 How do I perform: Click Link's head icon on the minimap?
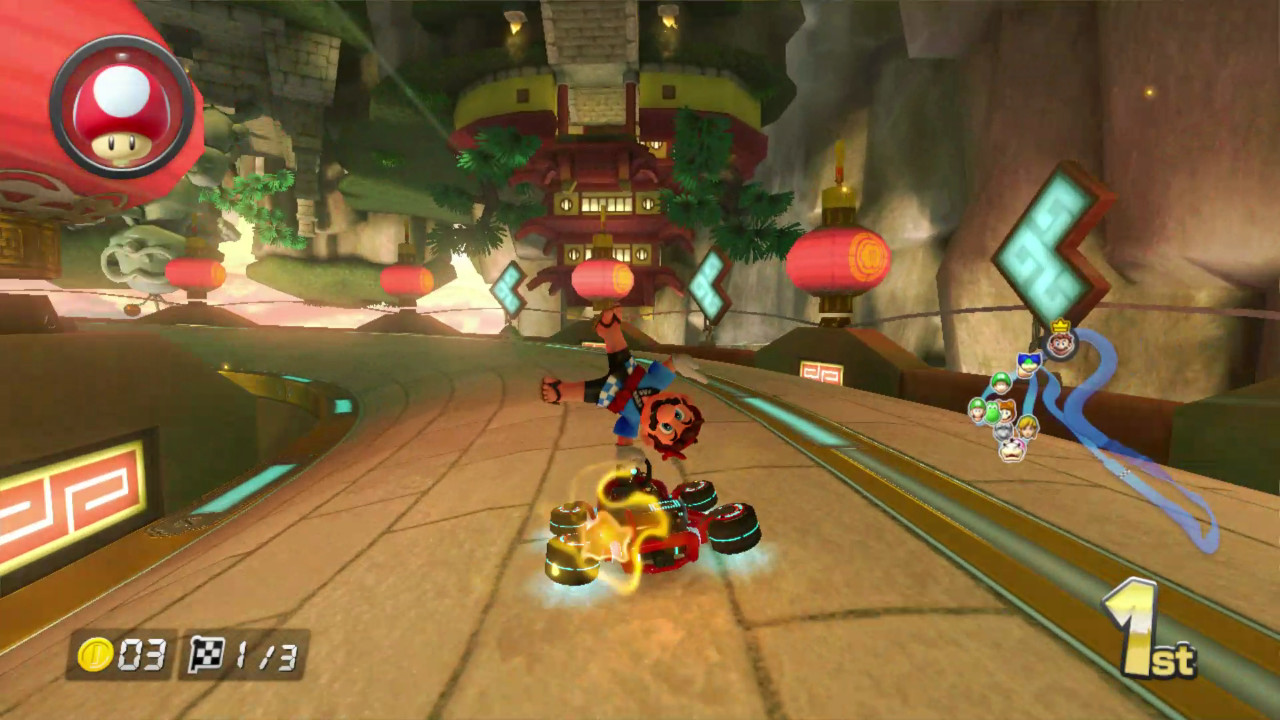[x=1029, y=428]
